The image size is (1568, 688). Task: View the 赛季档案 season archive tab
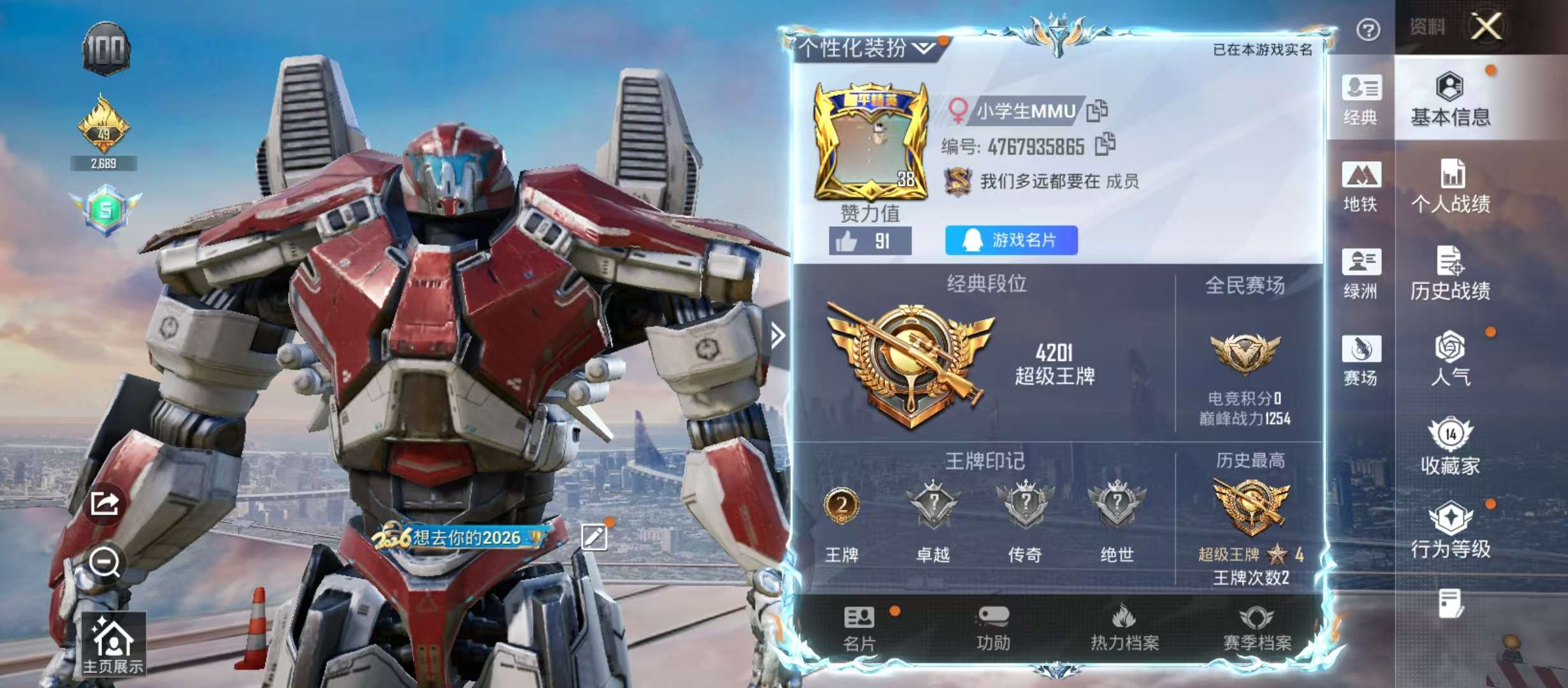tap(1256, 629)
